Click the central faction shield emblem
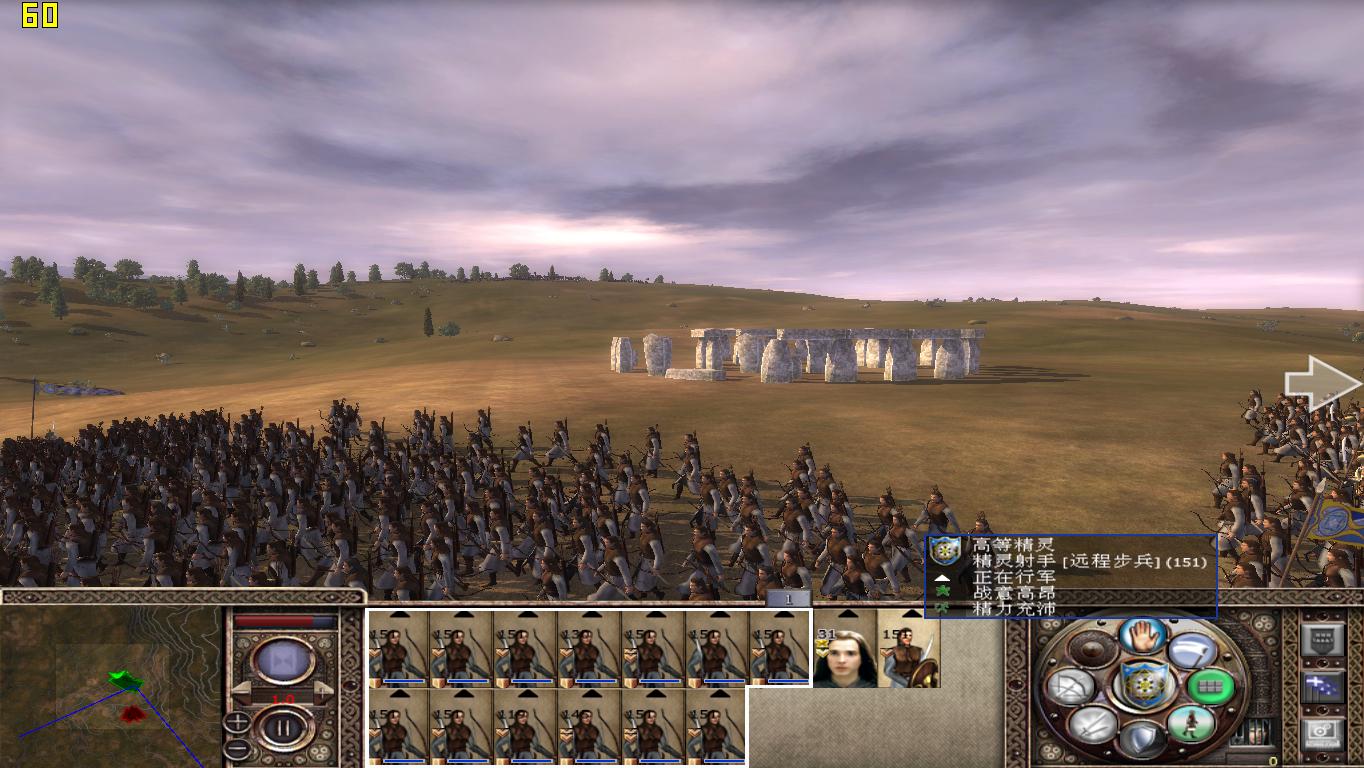 coord(1142,686)
